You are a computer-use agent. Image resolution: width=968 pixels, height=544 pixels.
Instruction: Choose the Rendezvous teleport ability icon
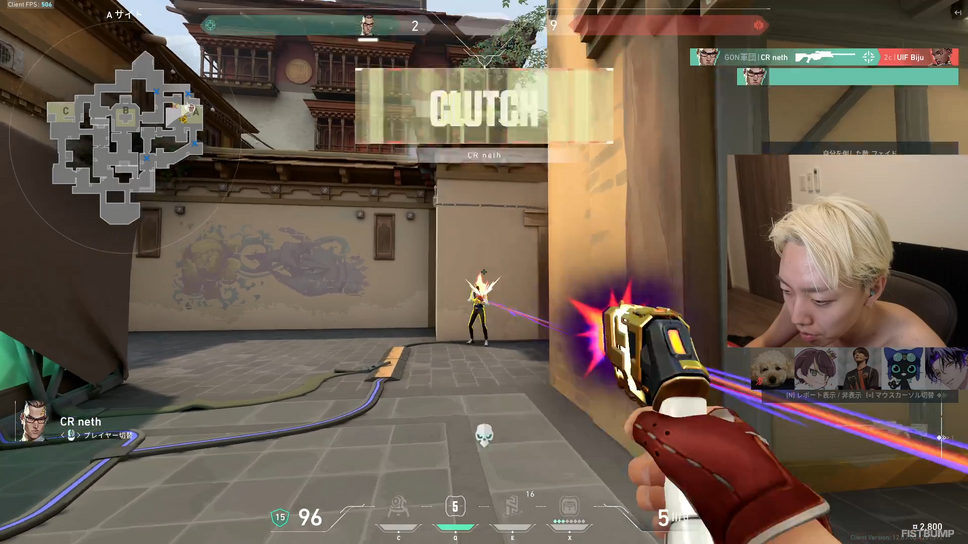512,508
